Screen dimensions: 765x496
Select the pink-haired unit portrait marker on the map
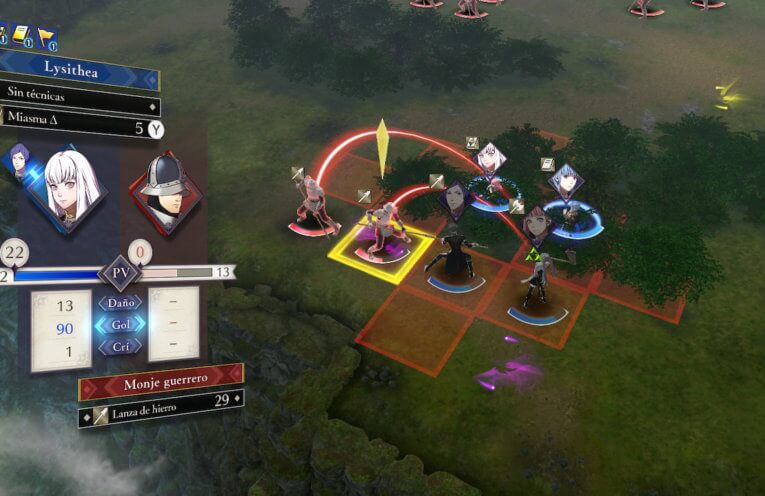coord(537,224)
